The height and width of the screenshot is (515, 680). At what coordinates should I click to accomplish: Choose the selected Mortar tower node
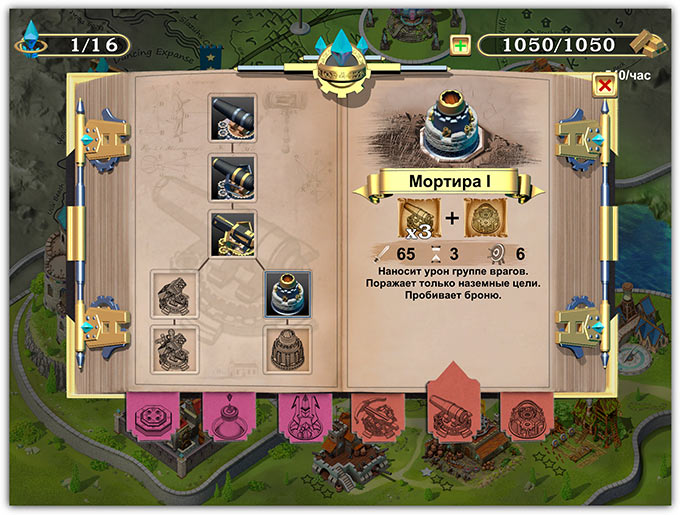[288, 291]
